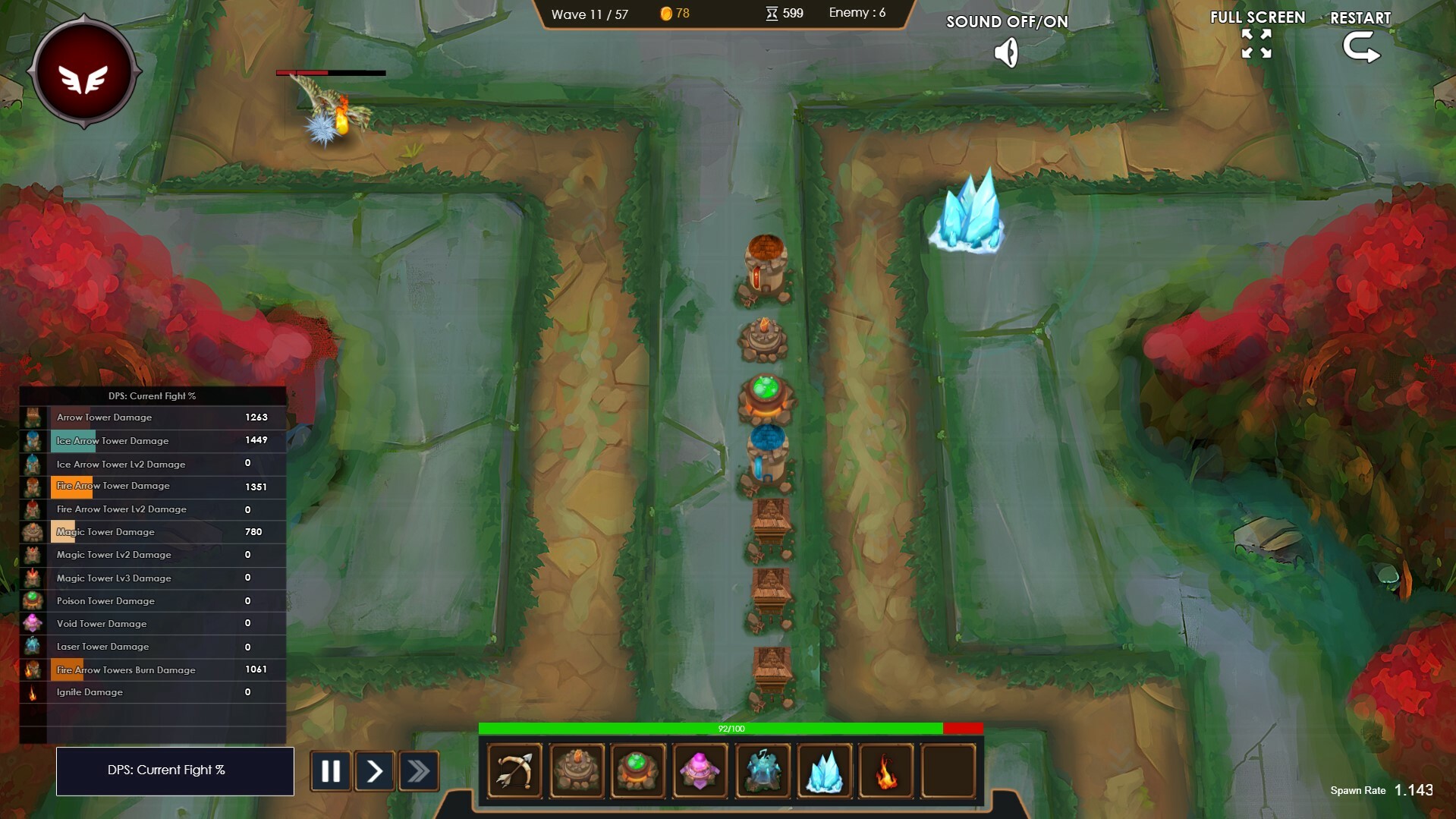
Task: Enable fast forward with double arrow button
Action: 420,770
